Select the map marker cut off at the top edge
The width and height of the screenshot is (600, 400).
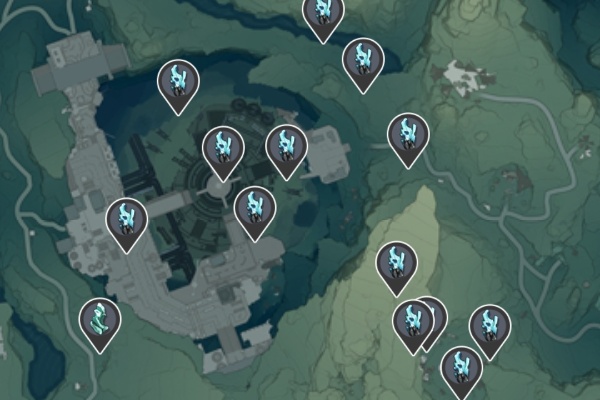[x=323, y=14]
